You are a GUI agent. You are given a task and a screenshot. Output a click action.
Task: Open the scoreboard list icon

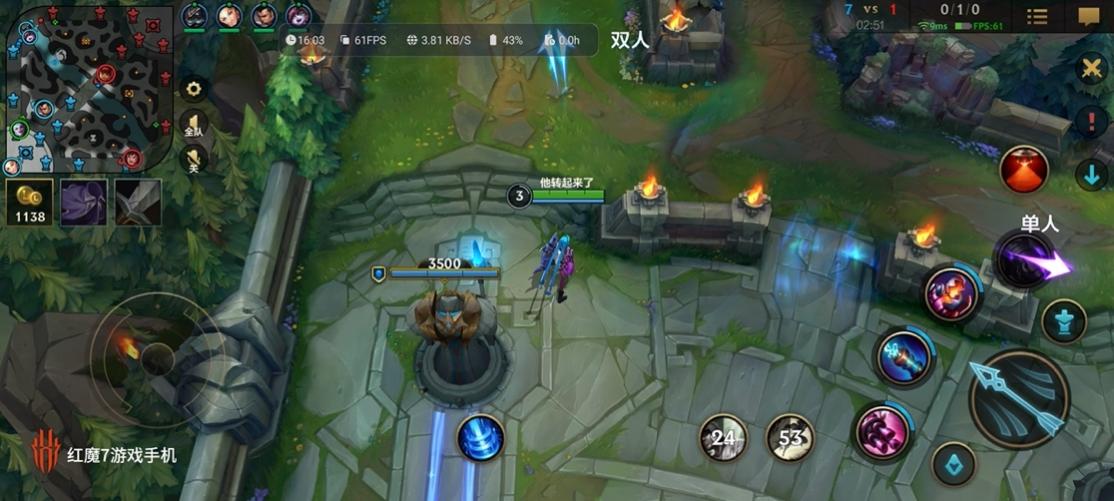click(1038, 17)
